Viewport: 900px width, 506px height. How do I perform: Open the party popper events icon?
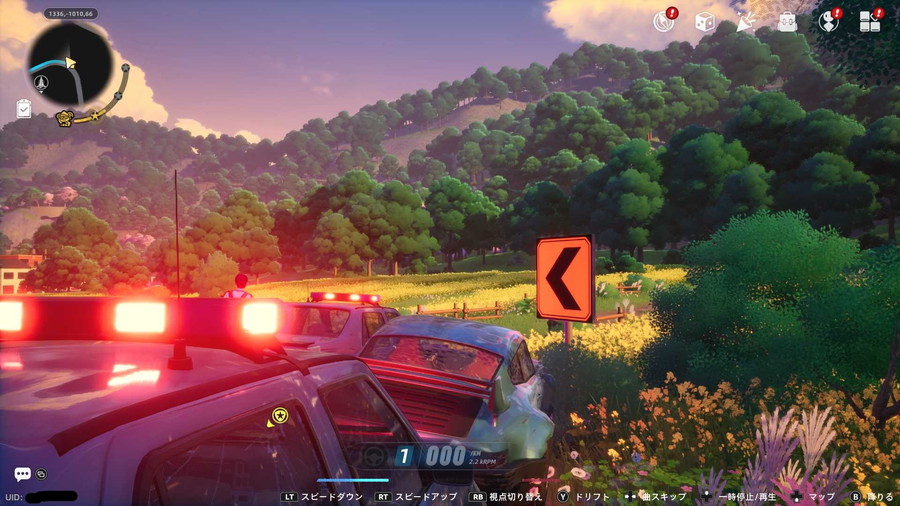(x=745, y=21)
